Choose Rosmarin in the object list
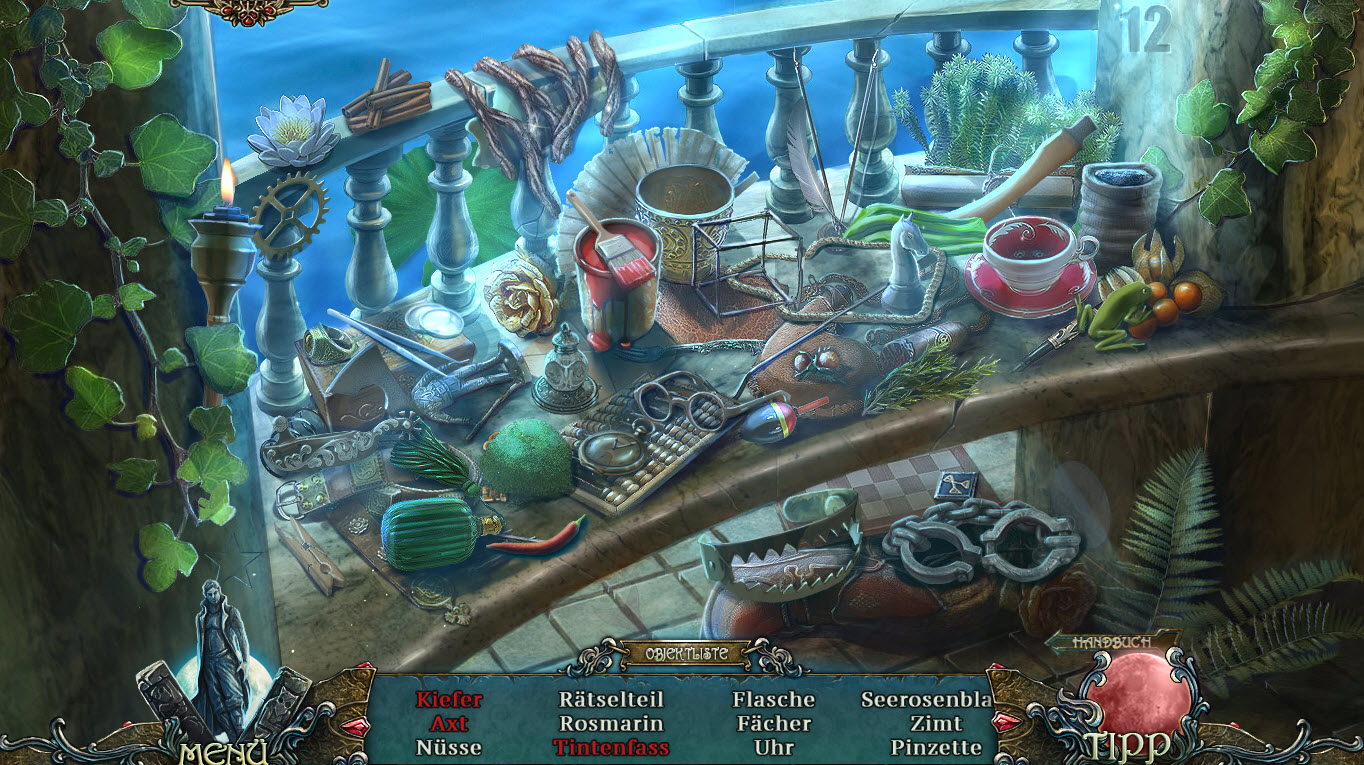The width and height of the screenshot is (1364, 765). (x=611, y=723)
